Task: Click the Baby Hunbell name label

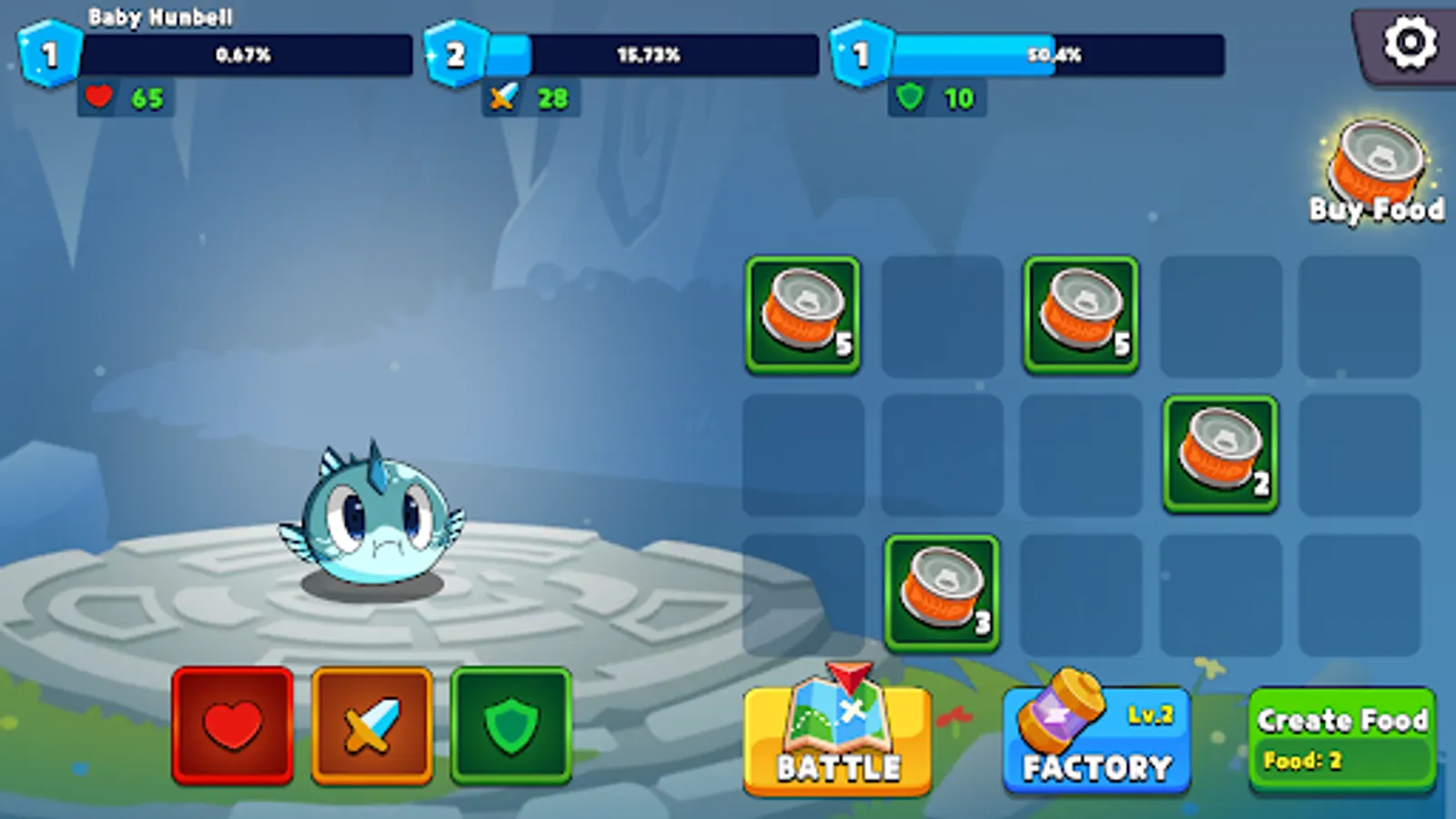Action: coord(159,15)
